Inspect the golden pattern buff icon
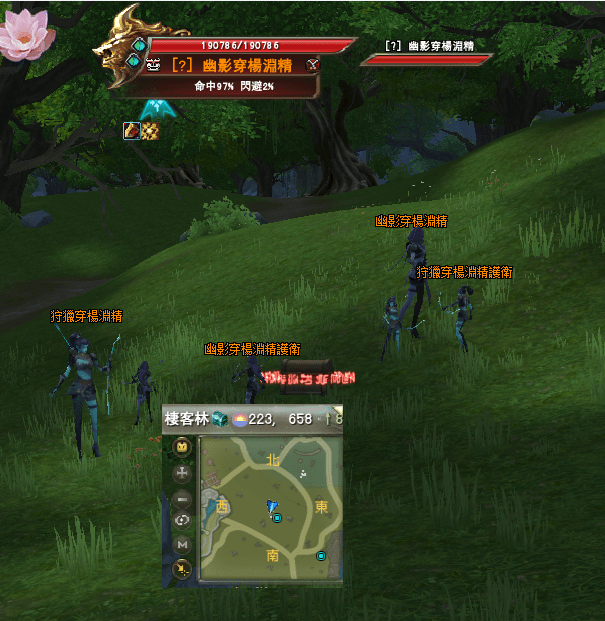605x621 pixels. point(150,130)
